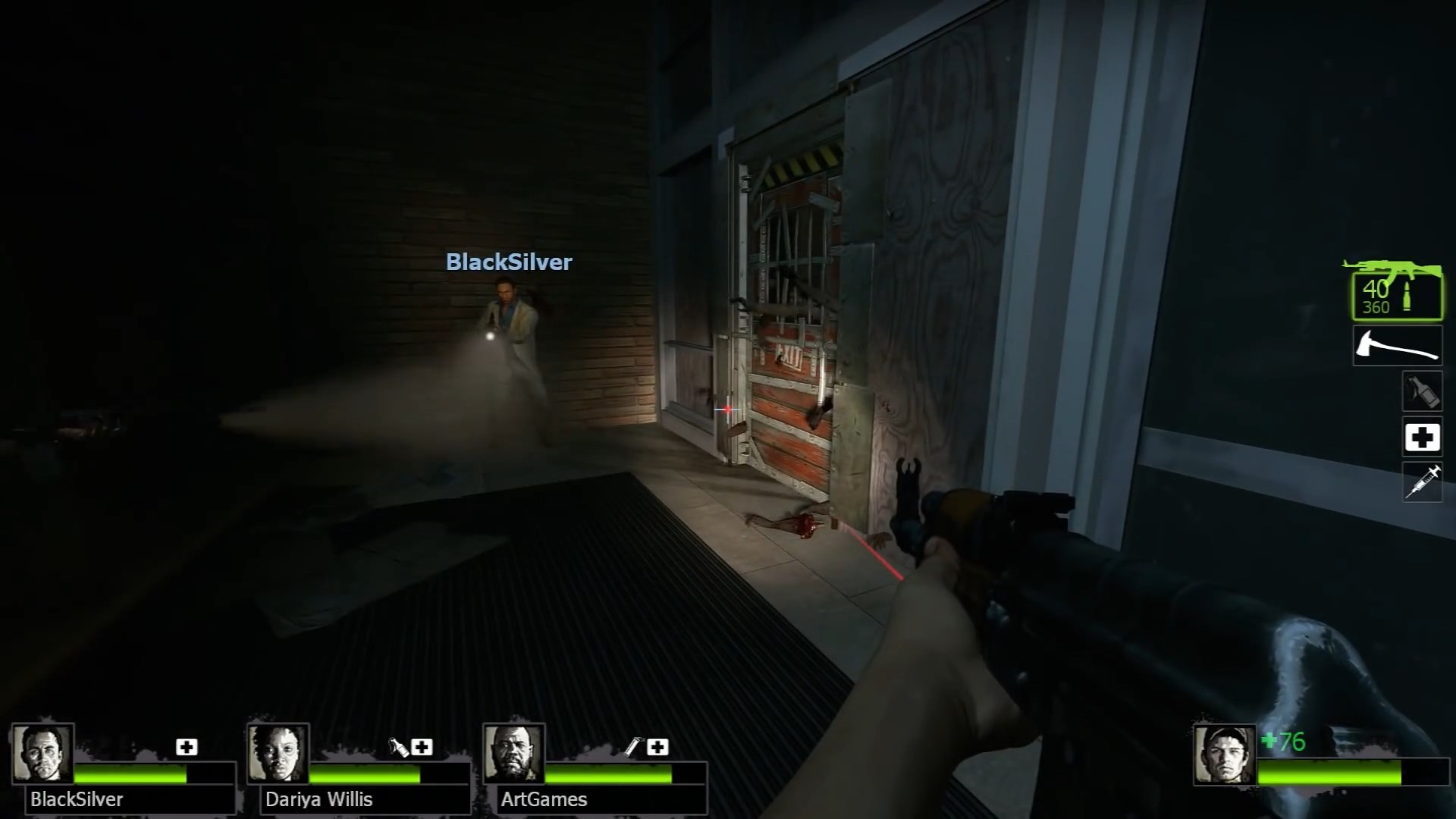Screen dimensions: 1456x819
Task: Click the medkit icon on ArtGames's panel
Action: [x=658, y=747]
